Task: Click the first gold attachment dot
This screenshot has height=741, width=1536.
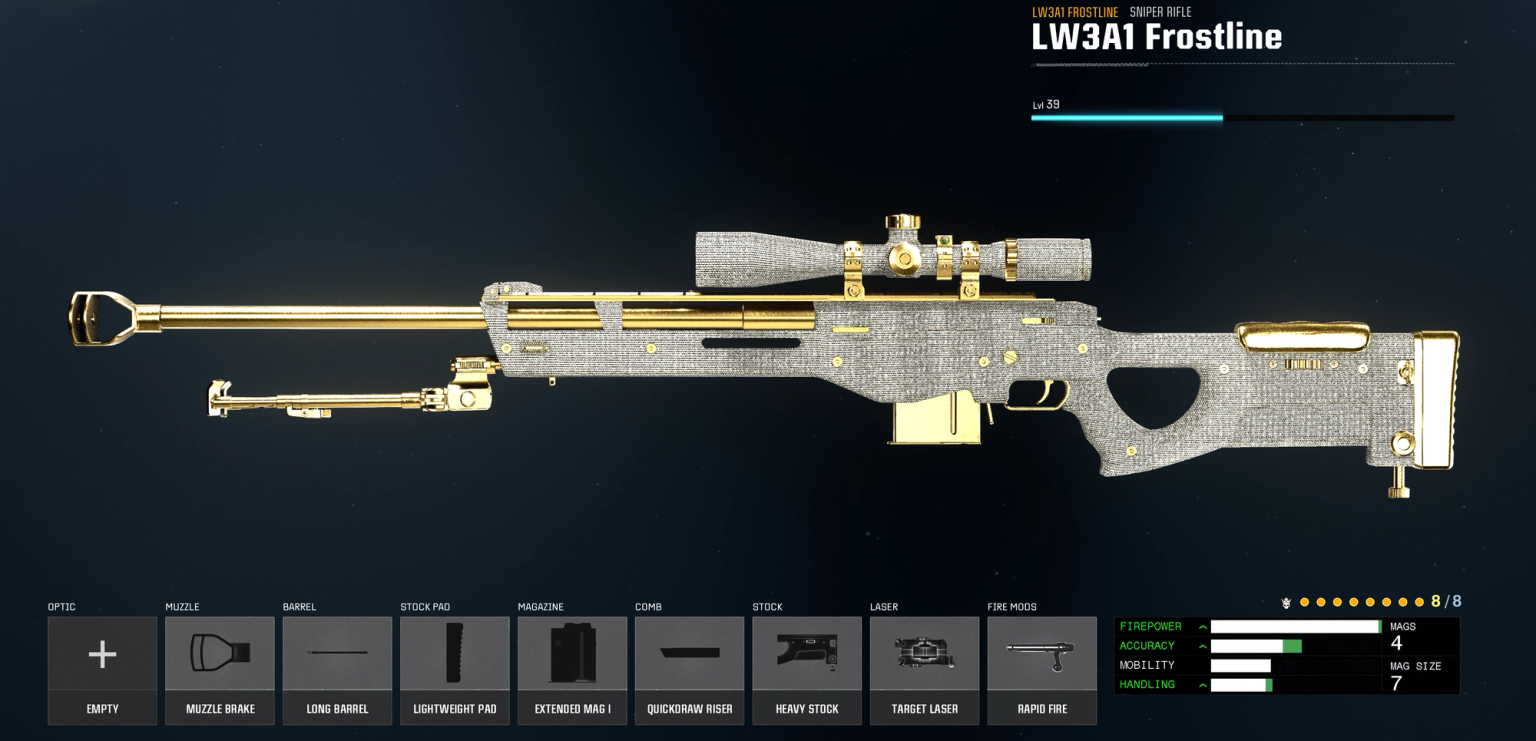Action: (1305, 602)
